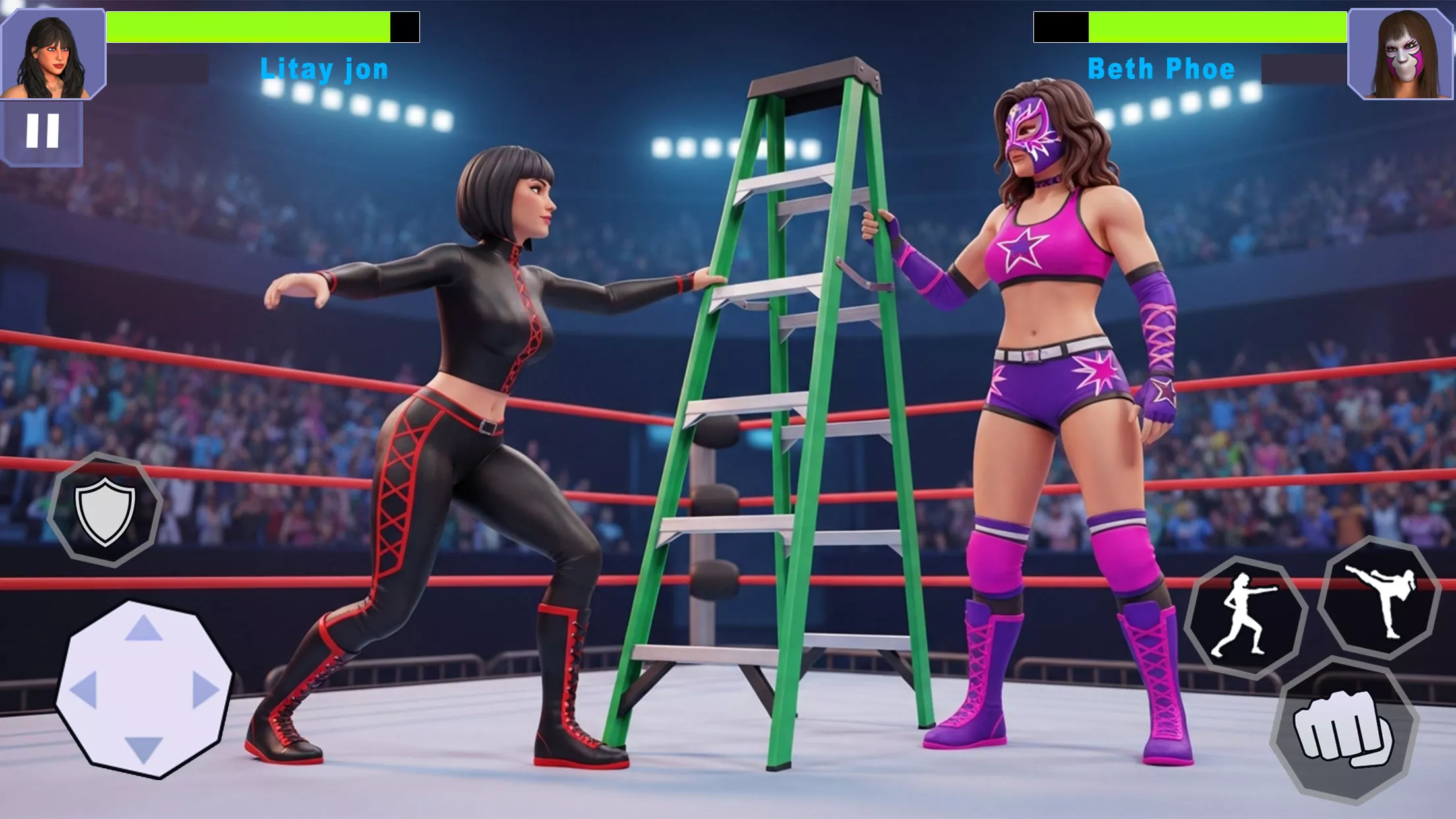
Task: Perform a high kick attack
Action: point(1380,599)
